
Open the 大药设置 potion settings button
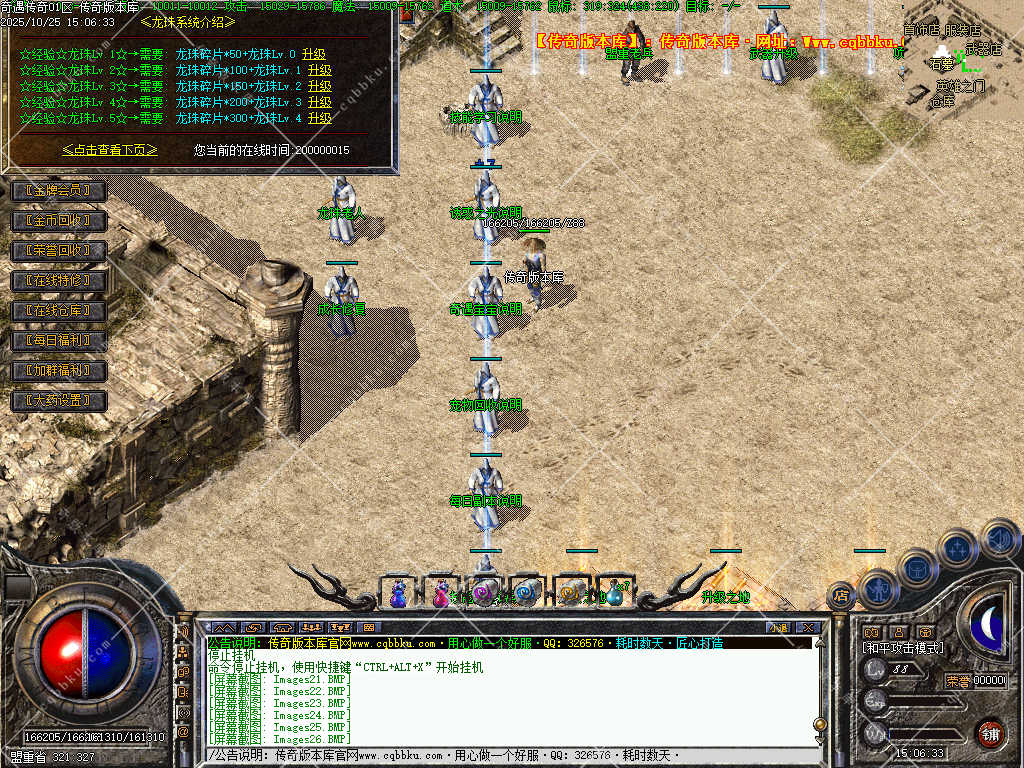click(58, 401)
